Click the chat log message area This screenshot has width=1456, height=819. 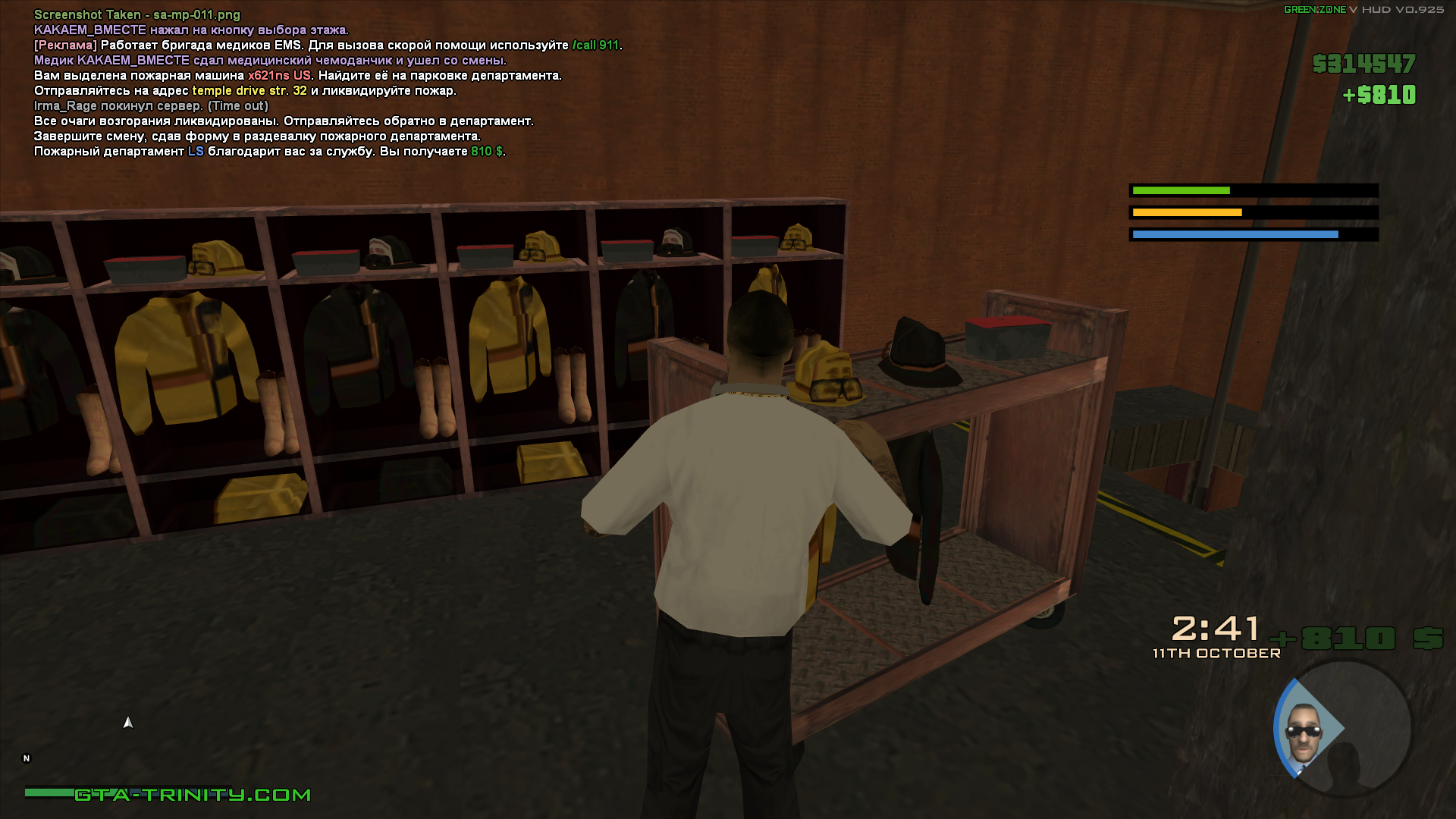(328, 83)
